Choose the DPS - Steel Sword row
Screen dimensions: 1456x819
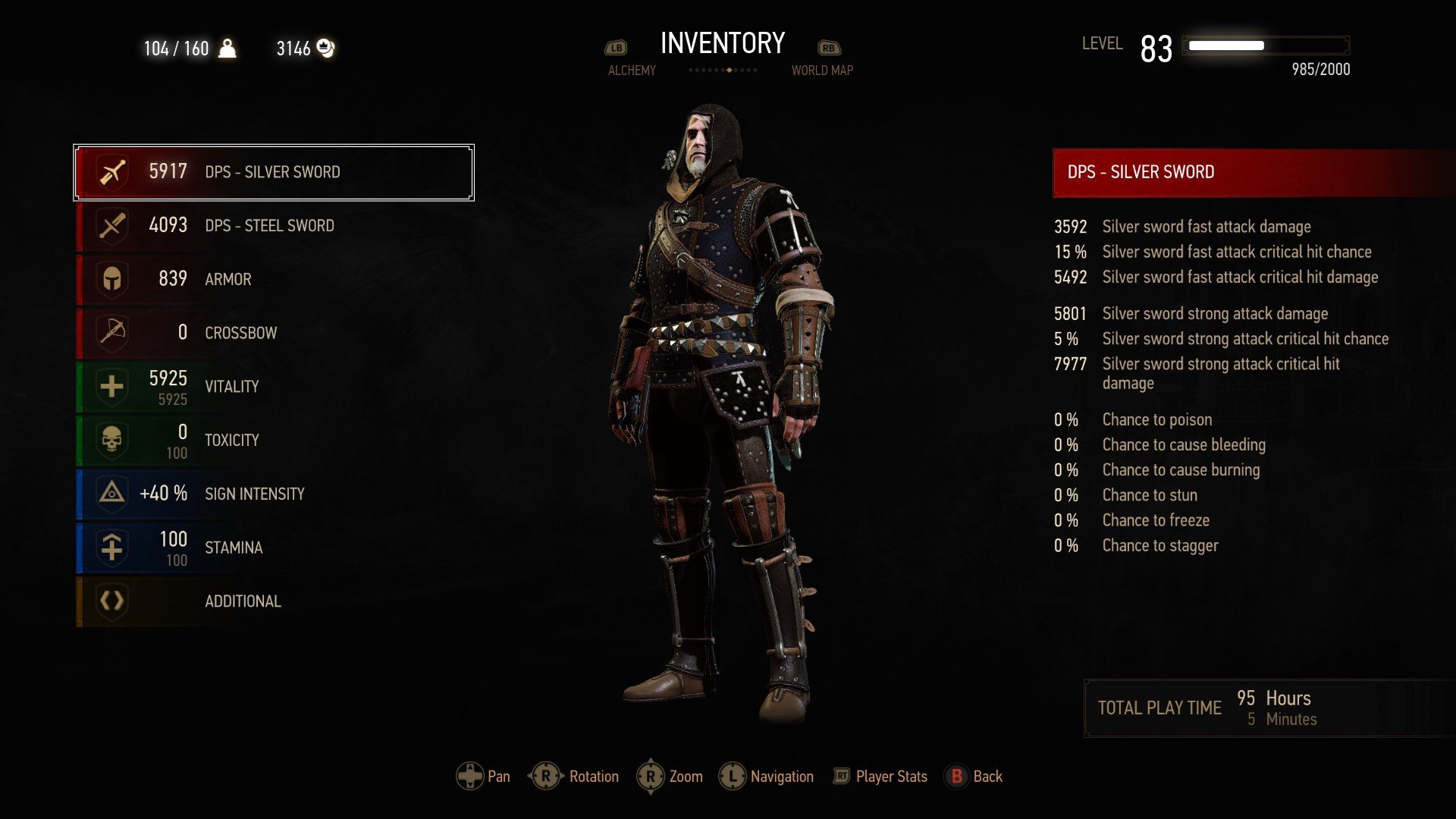[x=273, y=226]
